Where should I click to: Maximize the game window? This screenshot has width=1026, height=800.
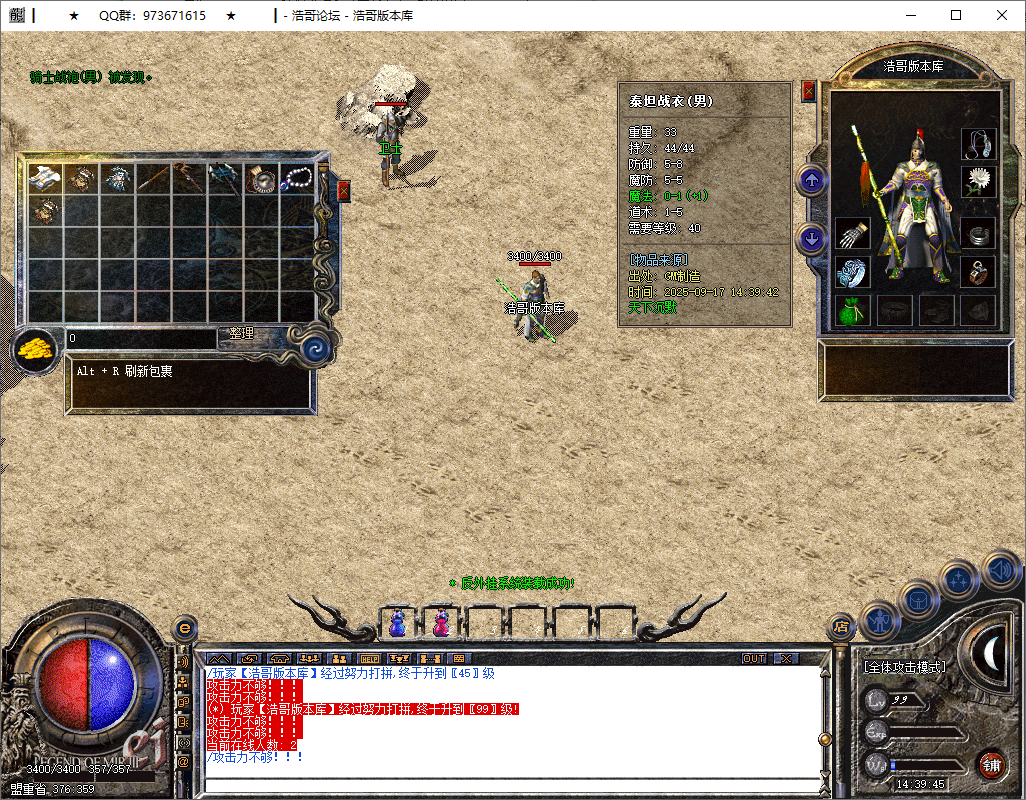point(956,15)
